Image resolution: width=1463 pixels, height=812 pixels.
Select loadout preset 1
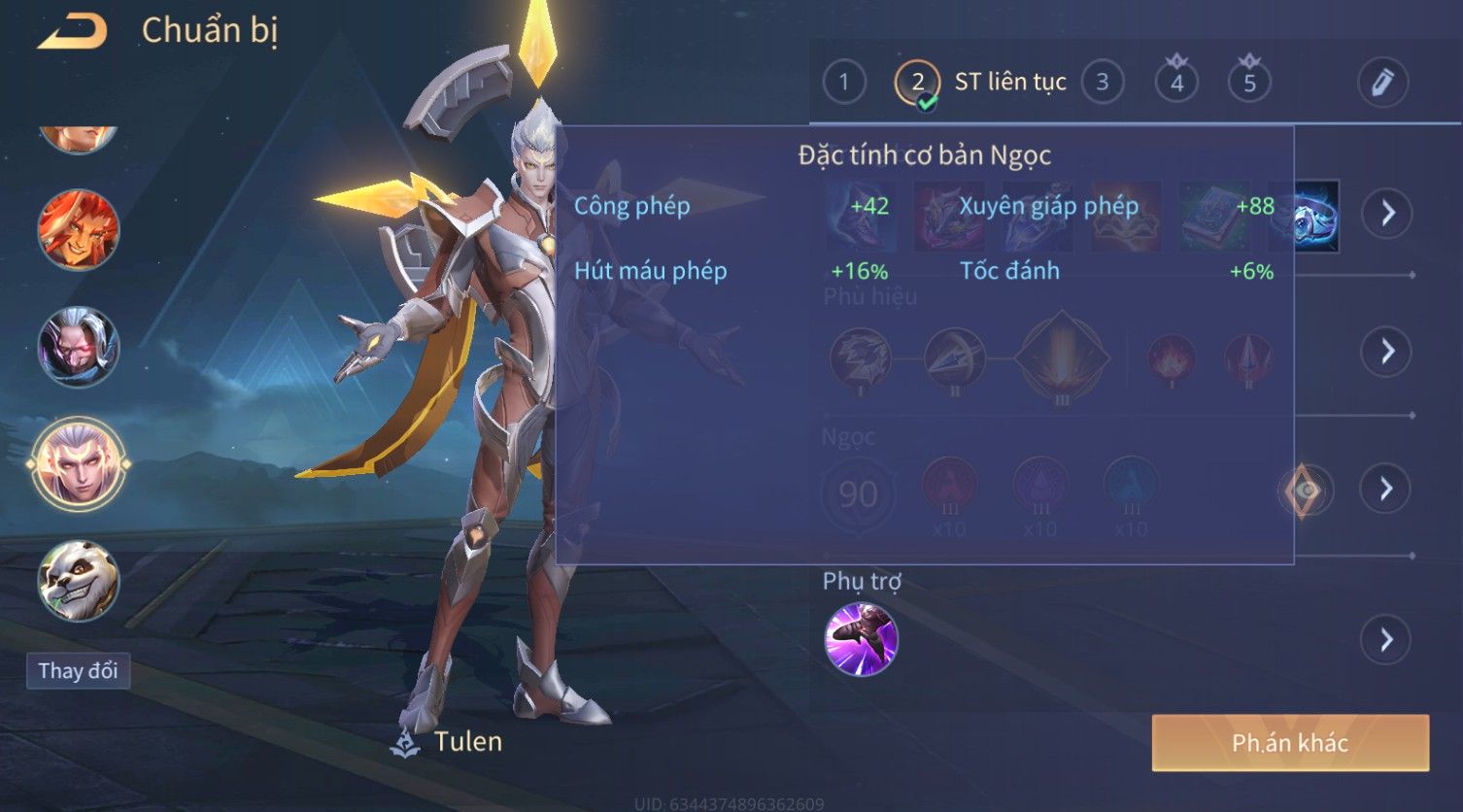click(843, 83)
